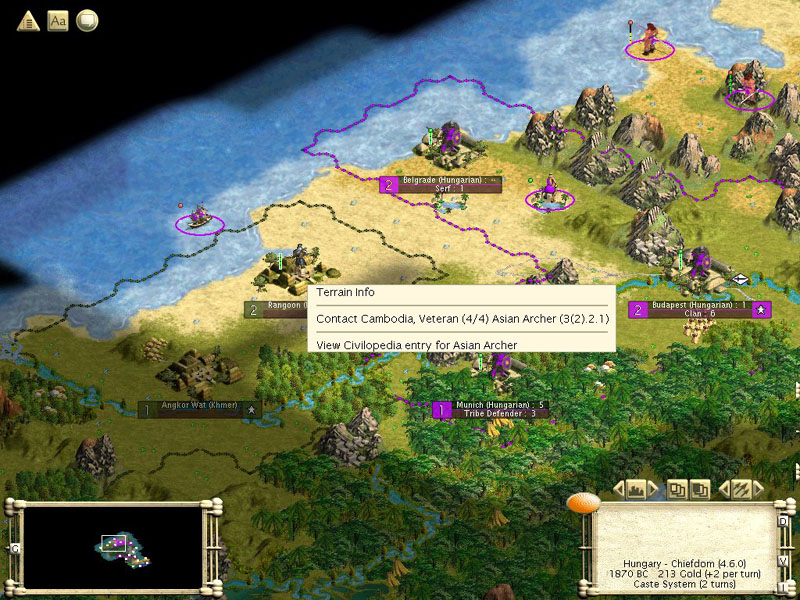Cycle to the previous unit arrow
The width and height of the screenshot is (800, 600).
[x=724, y=489]
